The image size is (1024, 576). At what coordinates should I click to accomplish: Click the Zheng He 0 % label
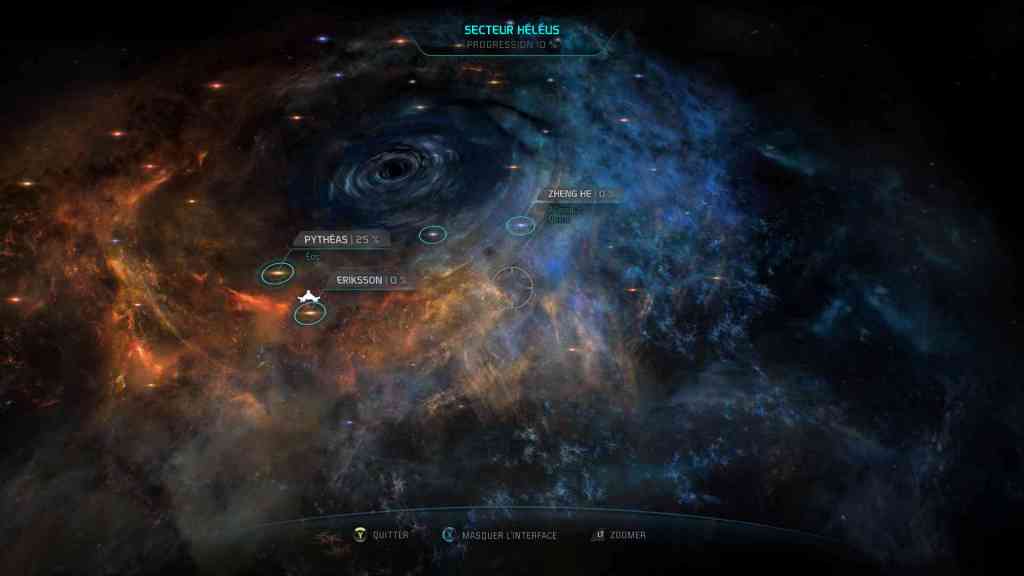click(582, 194)
